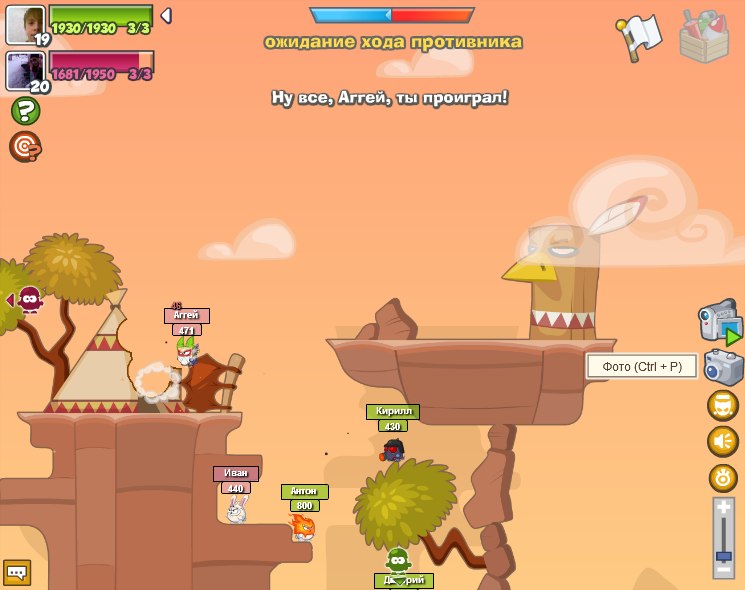Collapse the team panel with the white arrow
The height and width of the screenshot is (590, 745).
click(x=166, y=15)
